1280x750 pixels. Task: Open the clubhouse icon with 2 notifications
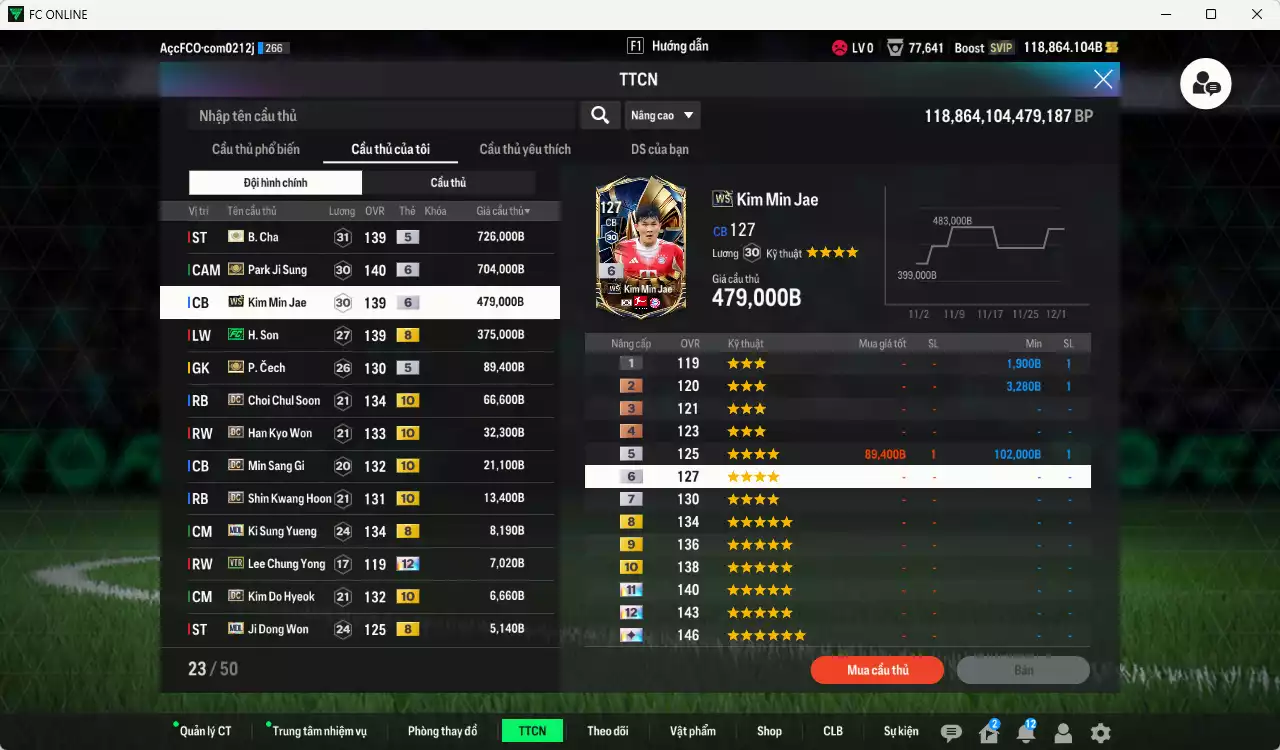987,733
